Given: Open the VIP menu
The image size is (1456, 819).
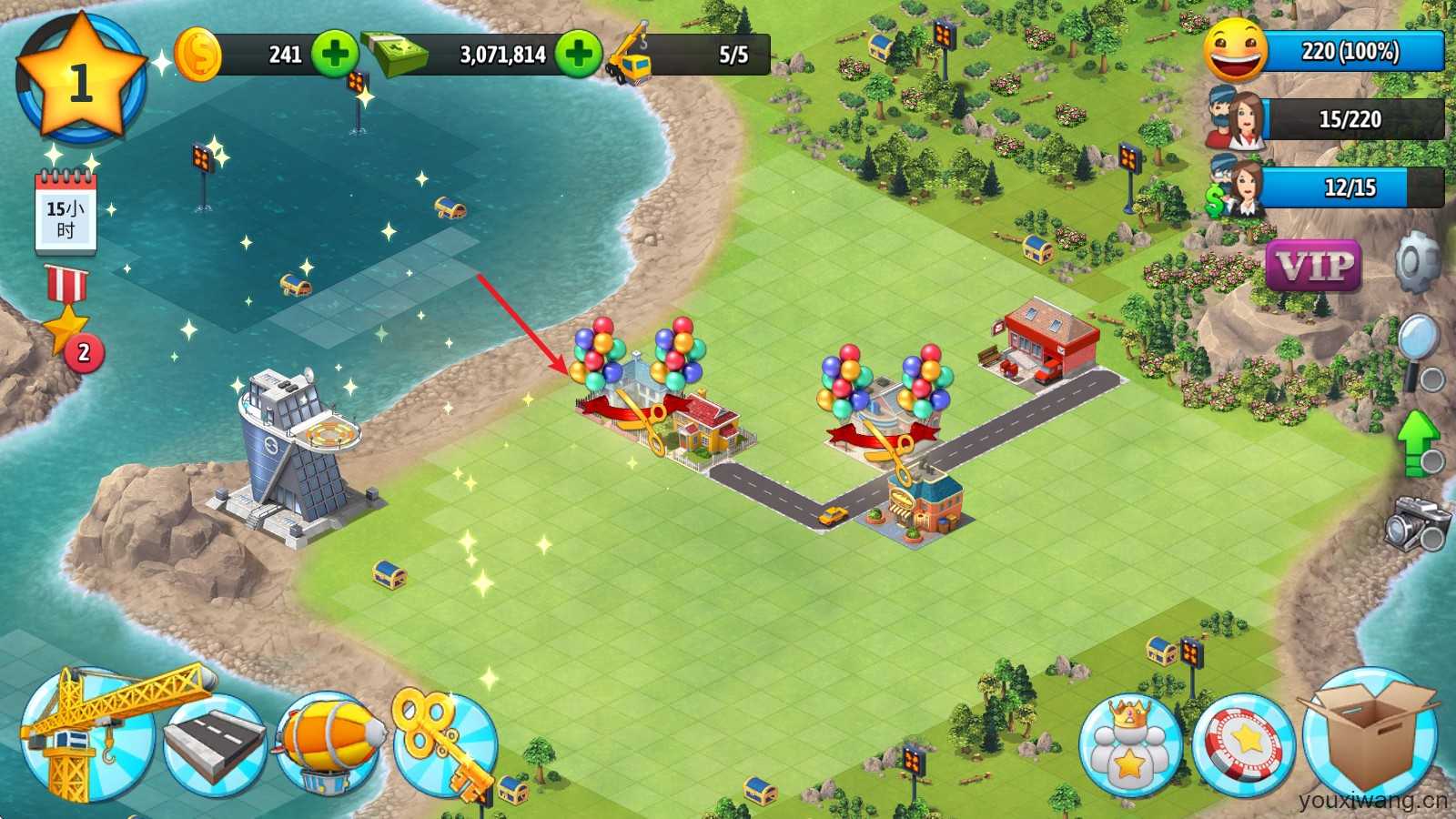Looking at the screenshot, I should 1313,267.
